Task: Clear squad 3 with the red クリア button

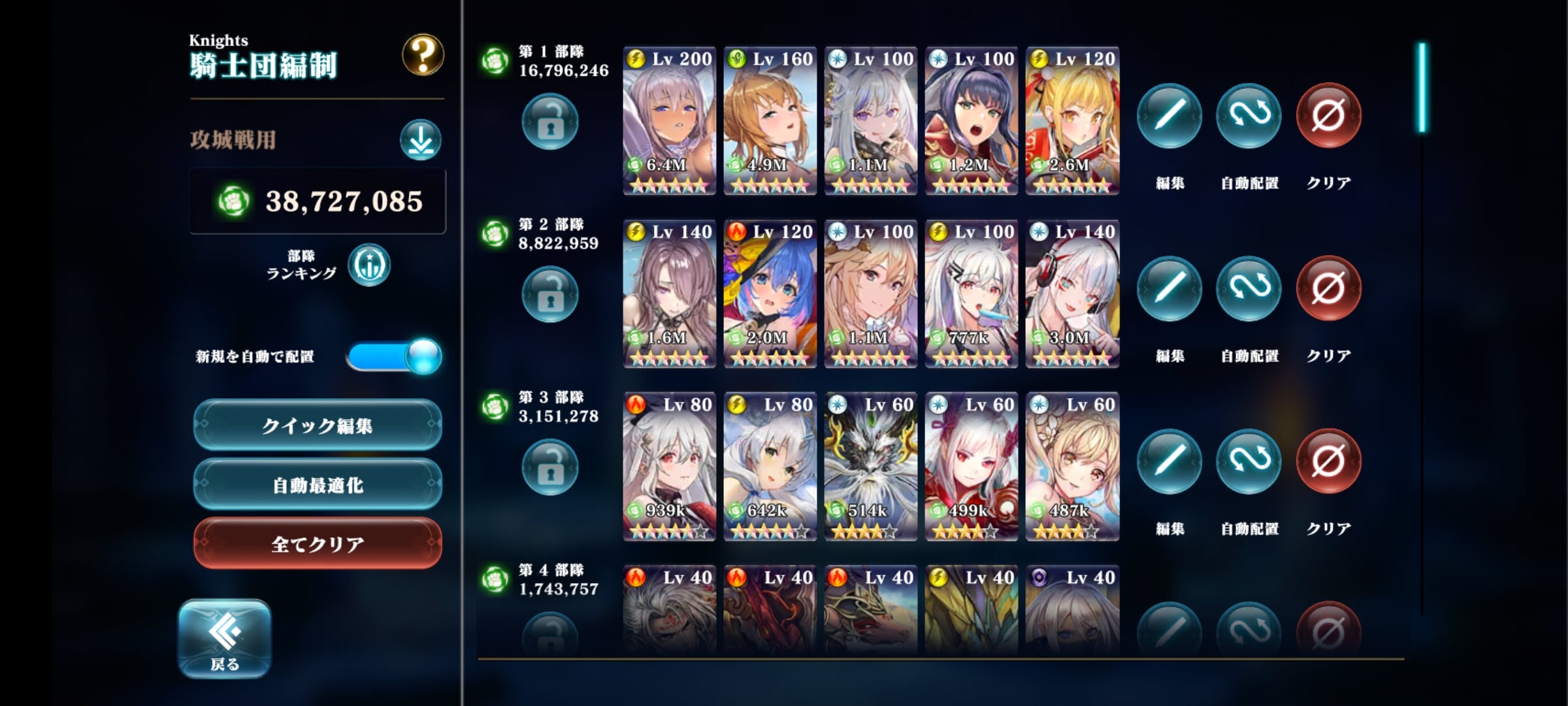Action: point(1328,462)
